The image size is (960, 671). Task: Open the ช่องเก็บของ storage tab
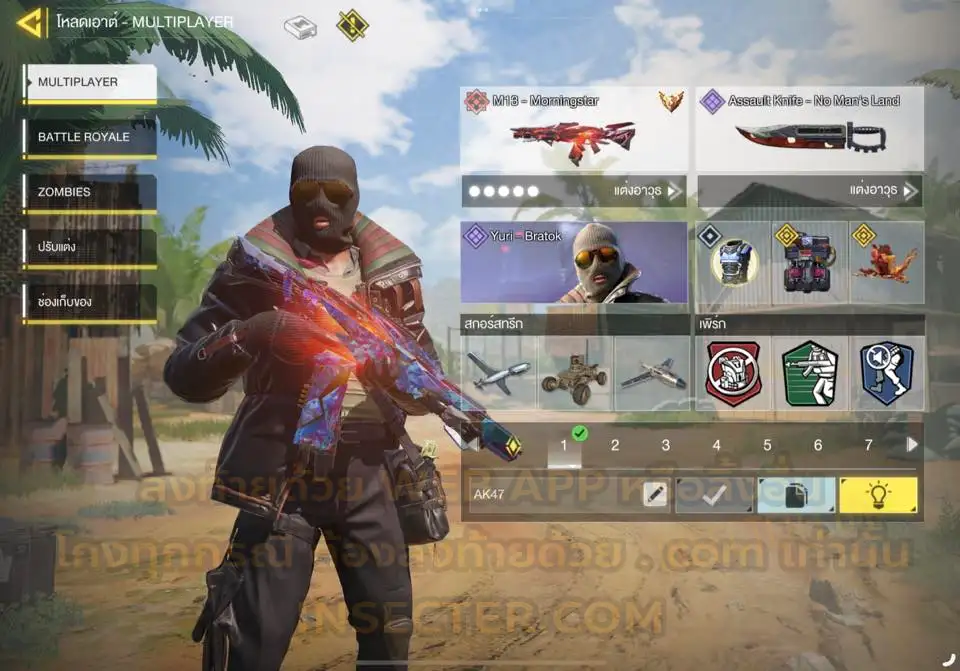tap(90, 301)
